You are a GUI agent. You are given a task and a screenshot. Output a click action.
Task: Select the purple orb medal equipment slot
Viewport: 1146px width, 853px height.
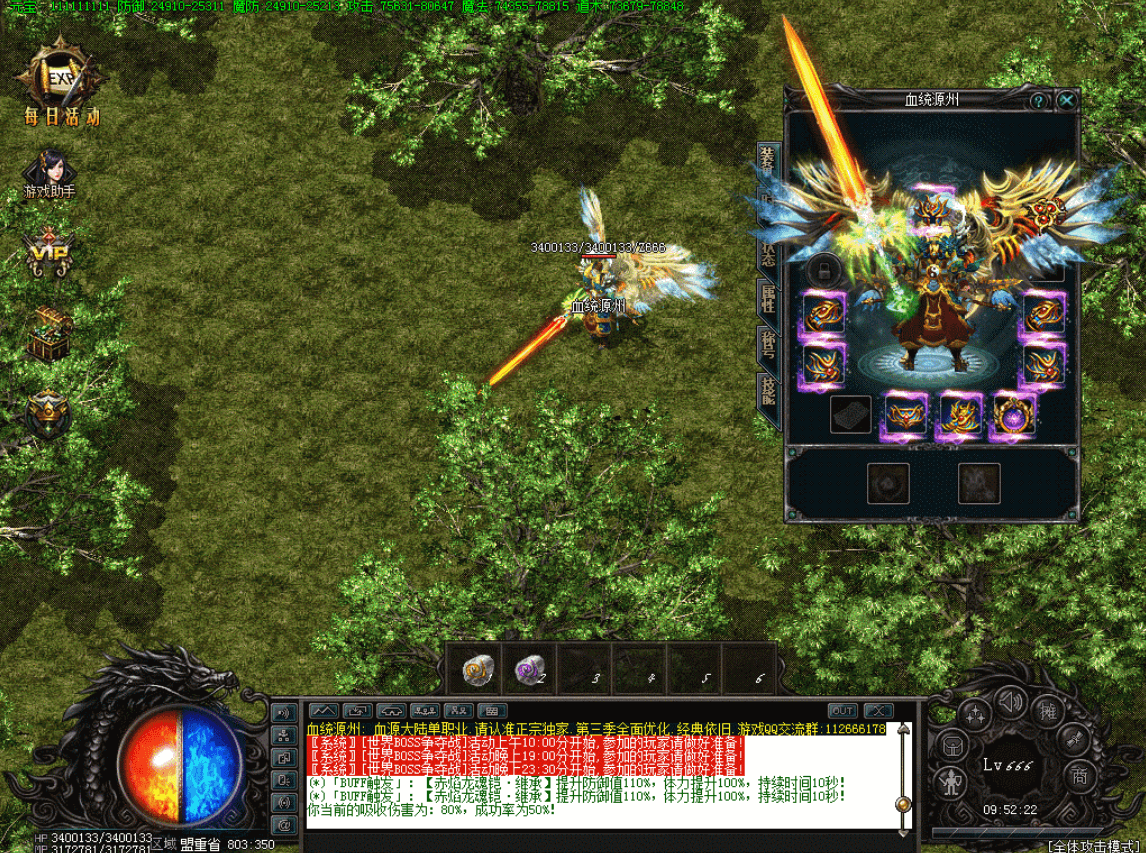tap(1013, 415)
